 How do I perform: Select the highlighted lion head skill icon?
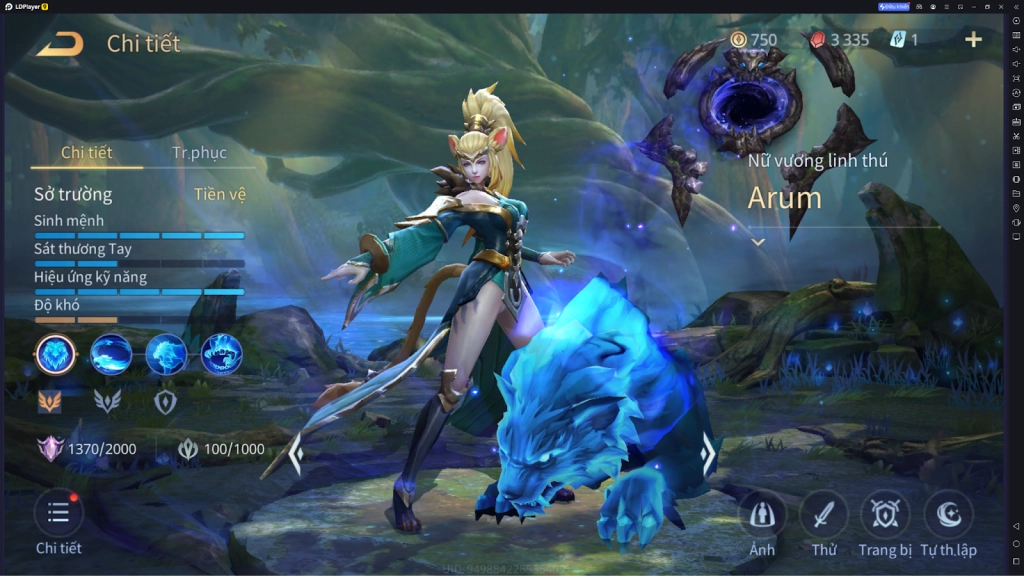pos(56,354)
